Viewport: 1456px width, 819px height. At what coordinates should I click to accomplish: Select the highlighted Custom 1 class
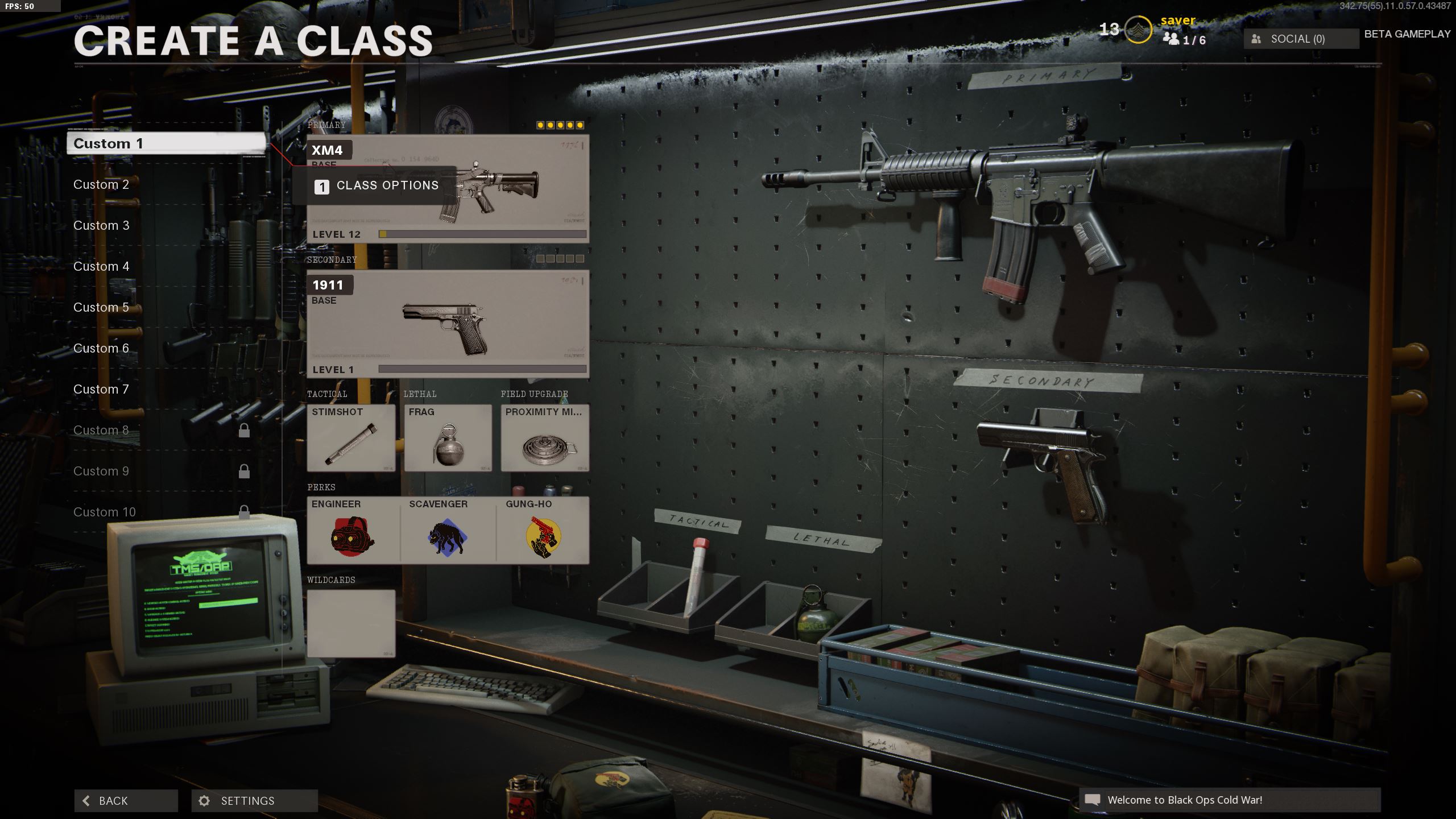[x=166, y=143]
